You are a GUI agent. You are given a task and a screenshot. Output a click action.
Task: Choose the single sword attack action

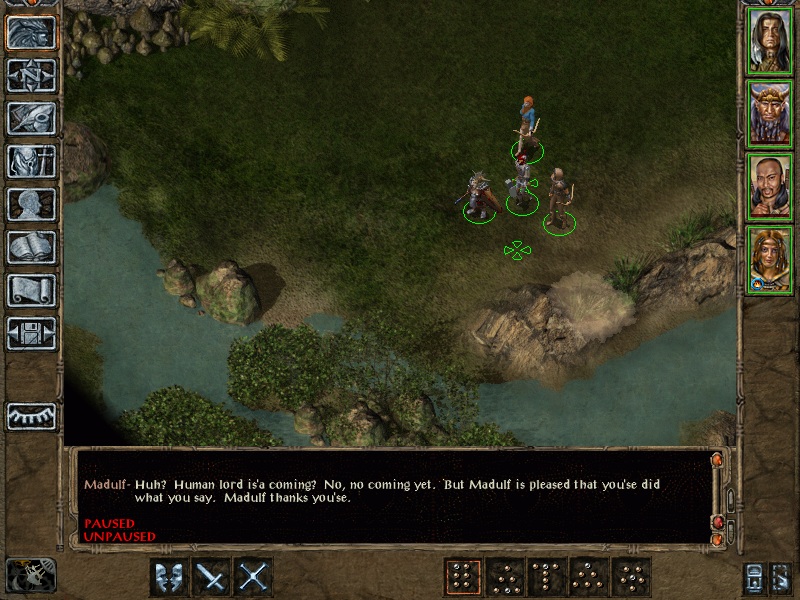coord(211,577)
